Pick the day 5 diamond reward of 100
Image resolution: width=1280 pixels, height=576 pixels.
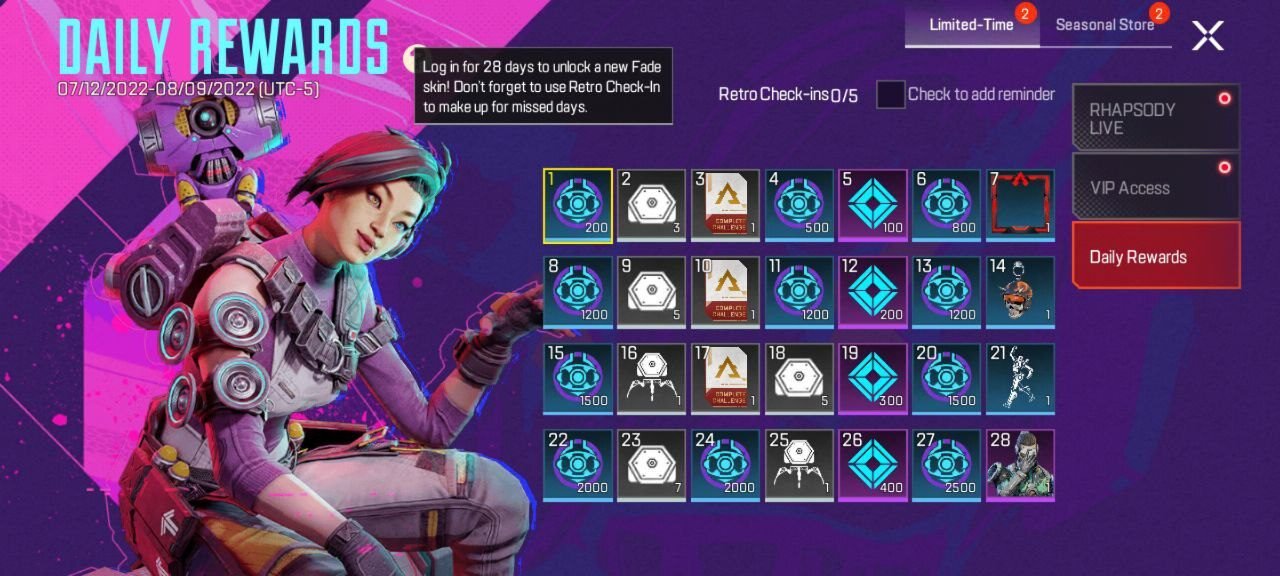point(873,205)
